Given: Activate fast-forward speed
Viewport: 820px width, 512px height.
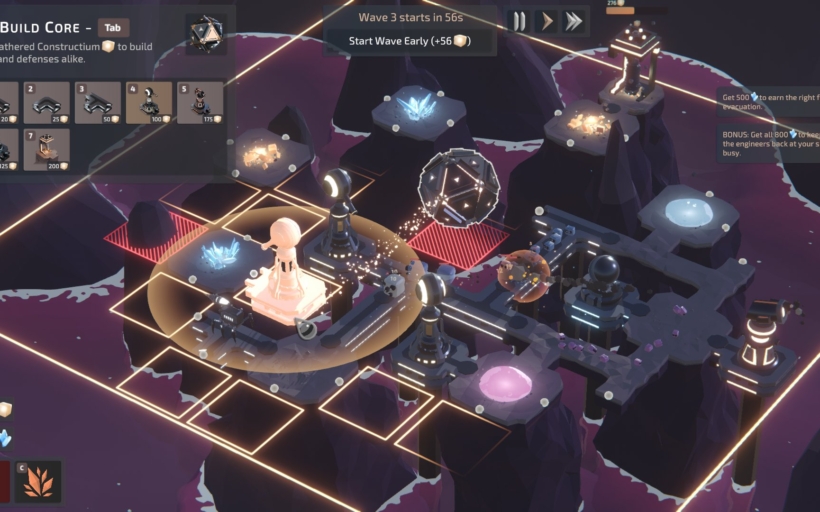Looking at the screenshot, I should point(573,21).
